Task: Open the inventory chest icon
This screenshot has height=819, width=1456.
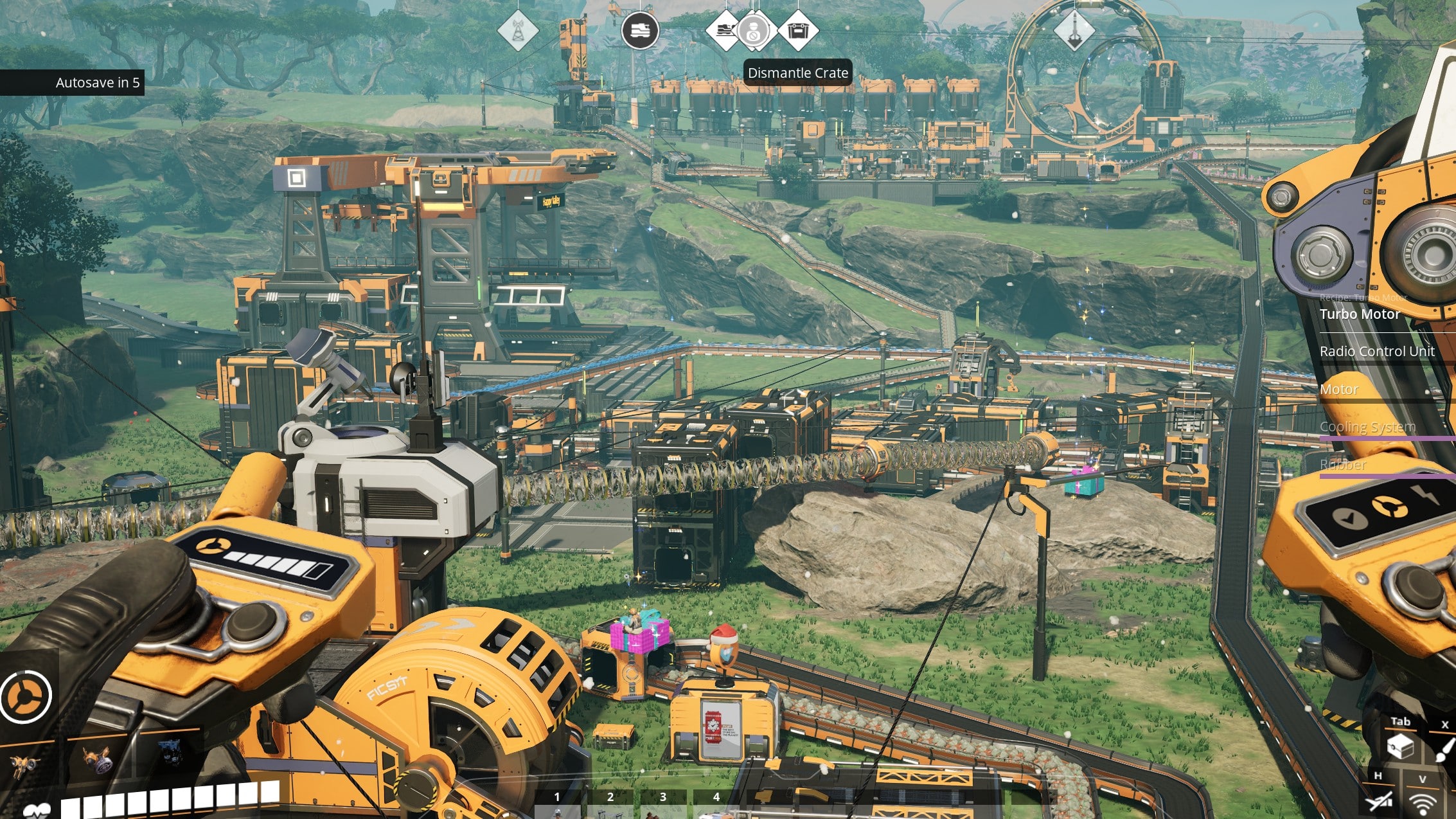Action: click(1399, 747)
